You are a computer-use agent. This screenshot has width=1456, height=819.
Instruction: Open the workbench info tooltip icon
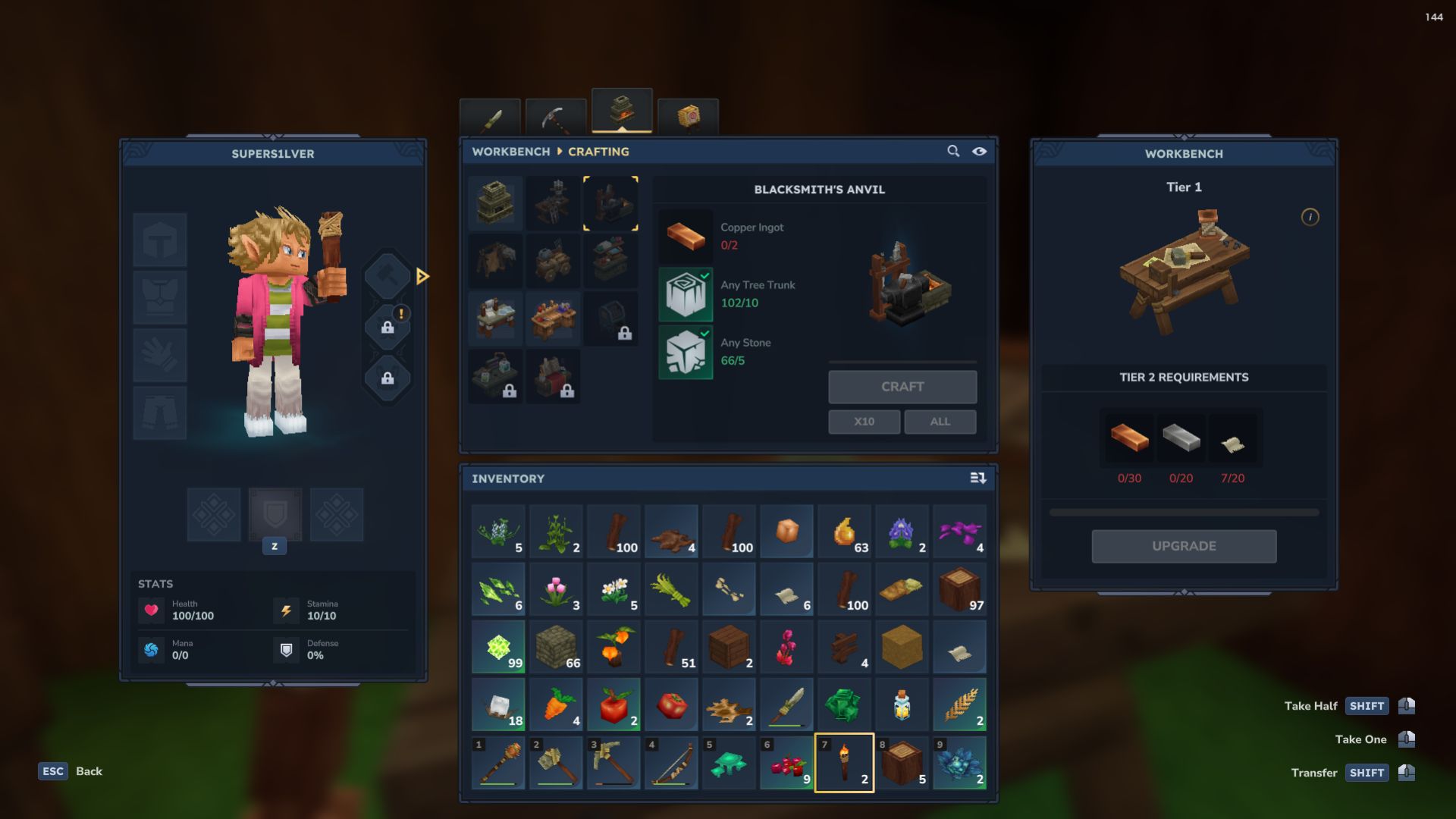click(1310, 216)
